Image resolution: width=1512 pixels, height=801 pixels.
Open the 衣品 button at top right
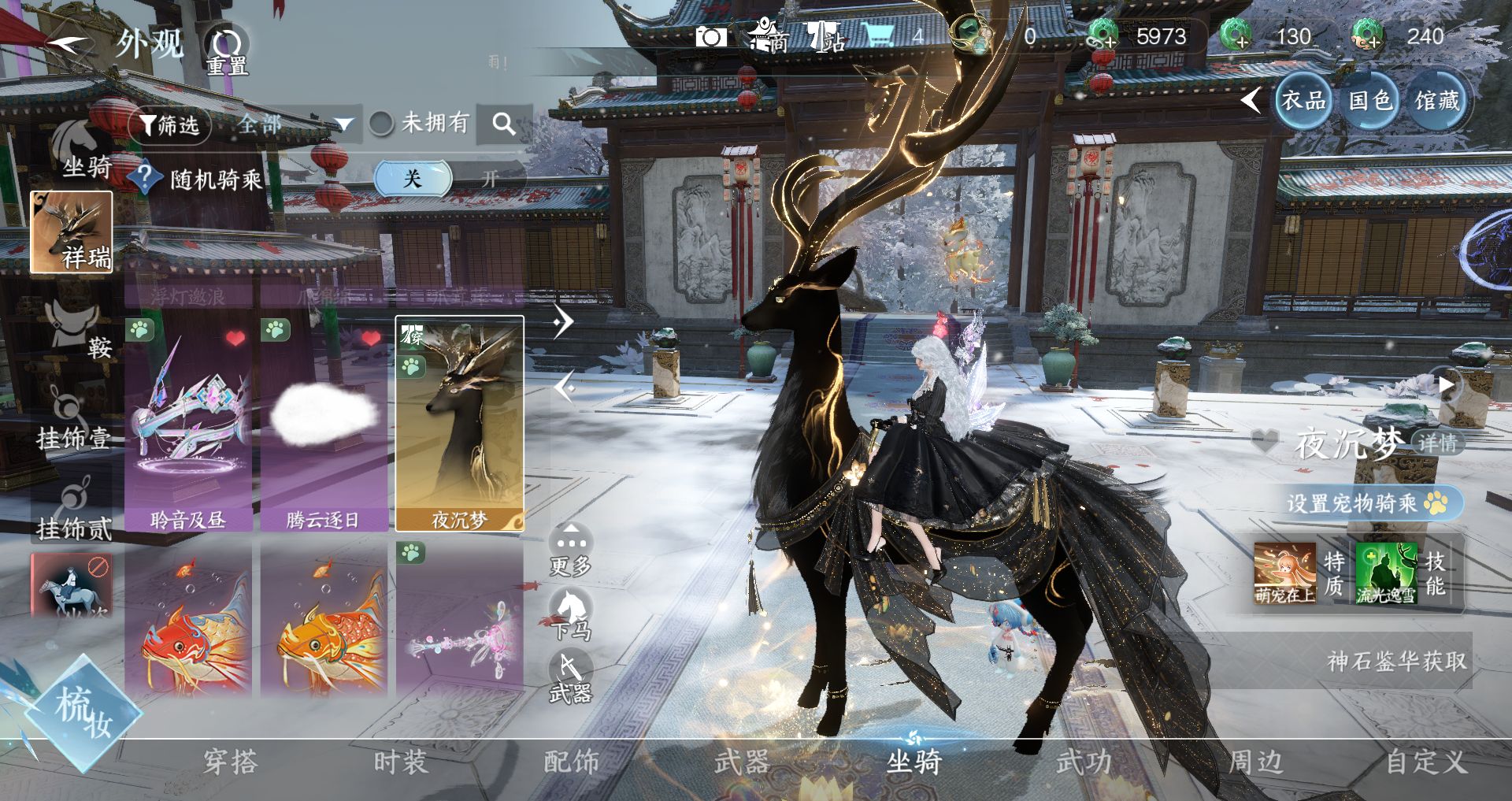pyautogui.click(x=1303, y=101)
